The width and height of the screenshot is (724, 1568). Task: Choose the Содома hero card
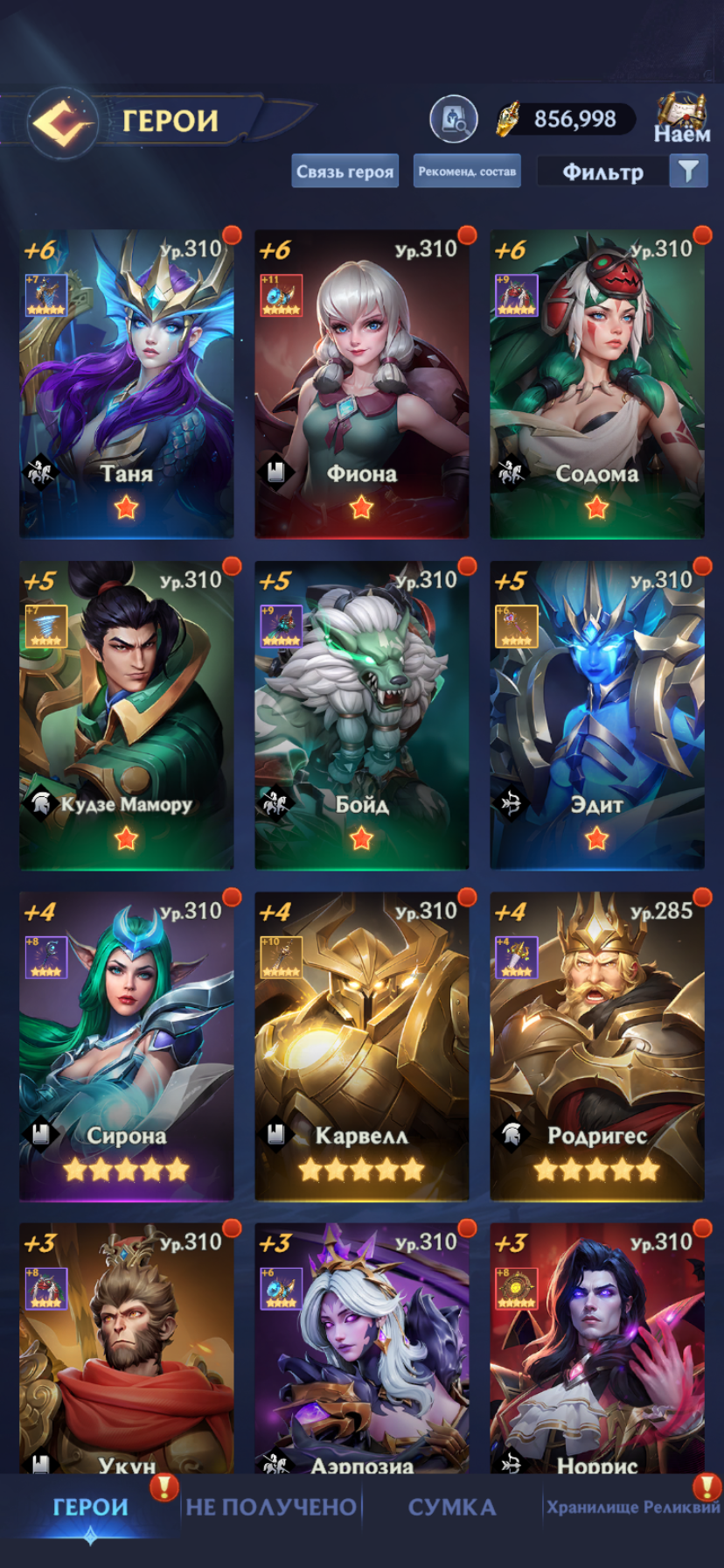click(x=596, y=383)
